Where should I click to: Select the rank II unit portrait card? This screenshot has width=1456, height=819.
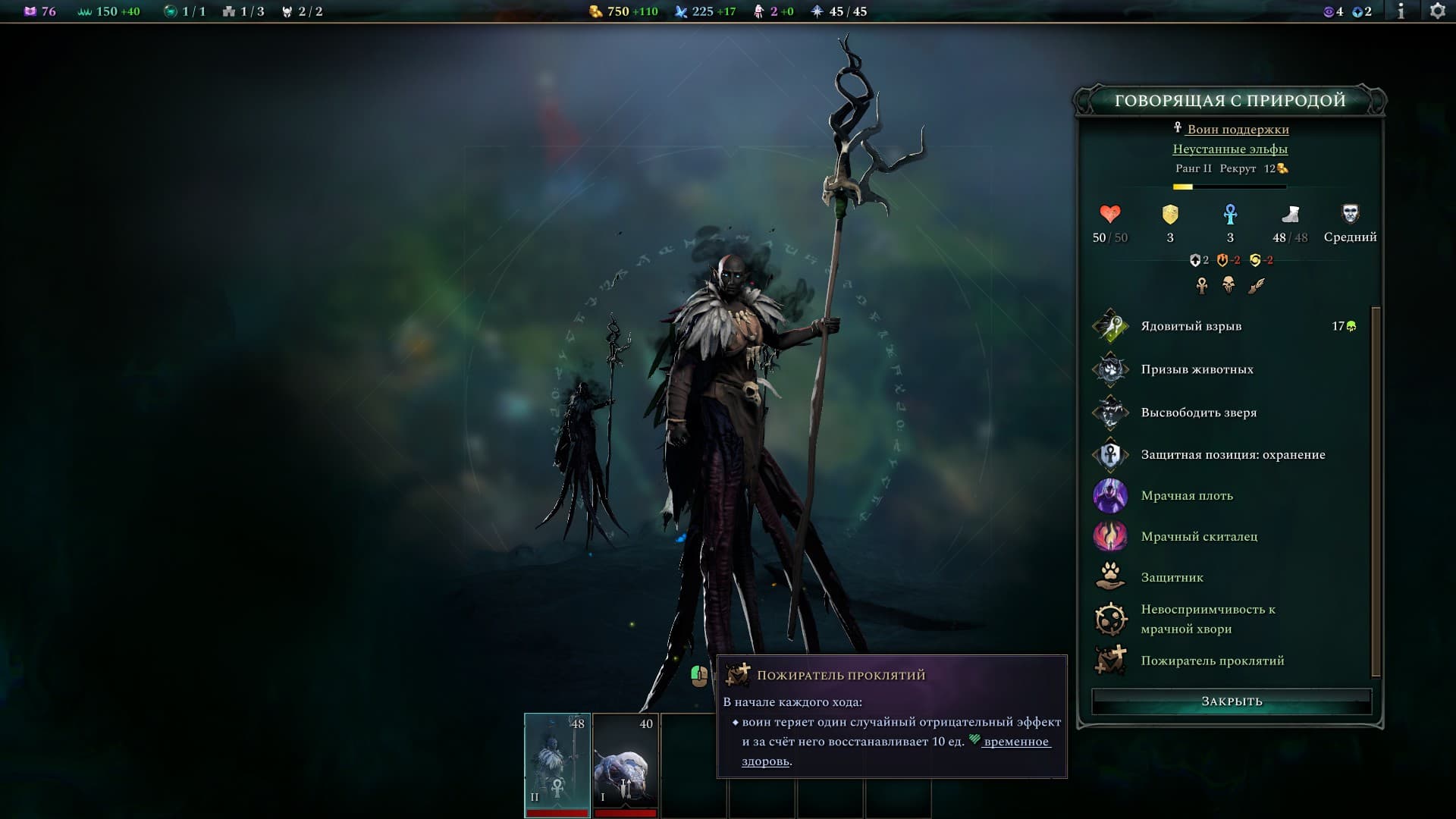[x=557, y=762]
